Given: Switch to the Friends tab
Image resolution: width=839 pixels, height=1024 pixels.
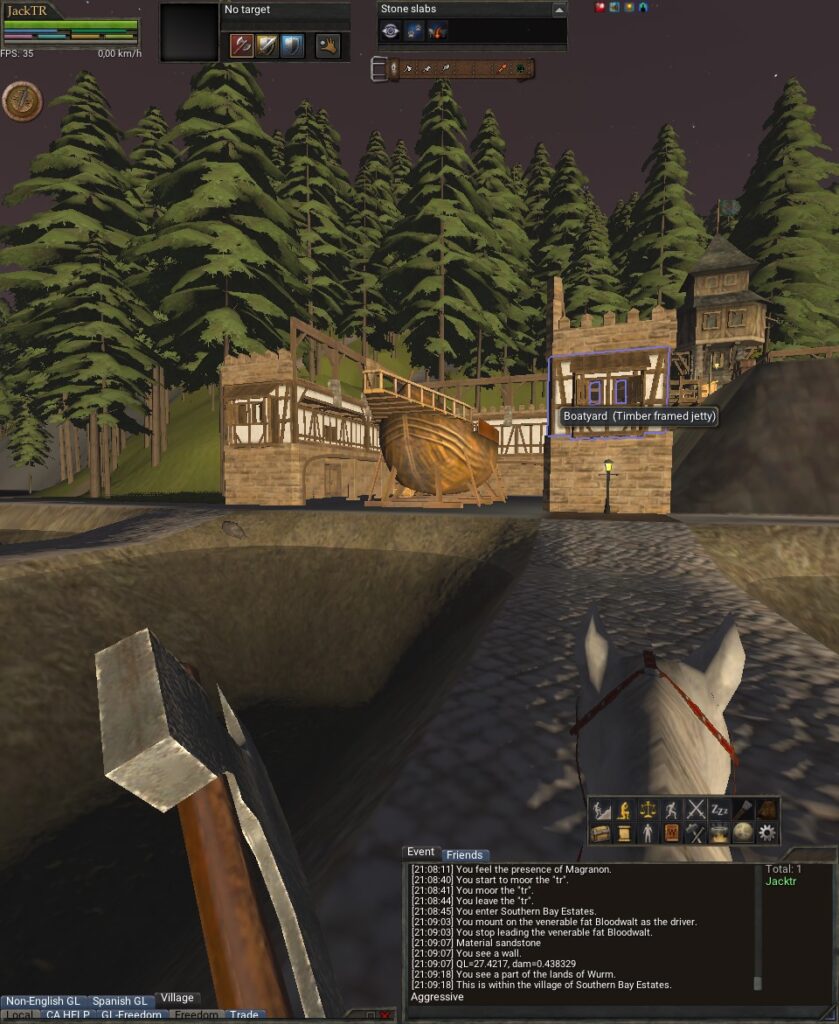Looking at the screenshot, I should [464, 855].
